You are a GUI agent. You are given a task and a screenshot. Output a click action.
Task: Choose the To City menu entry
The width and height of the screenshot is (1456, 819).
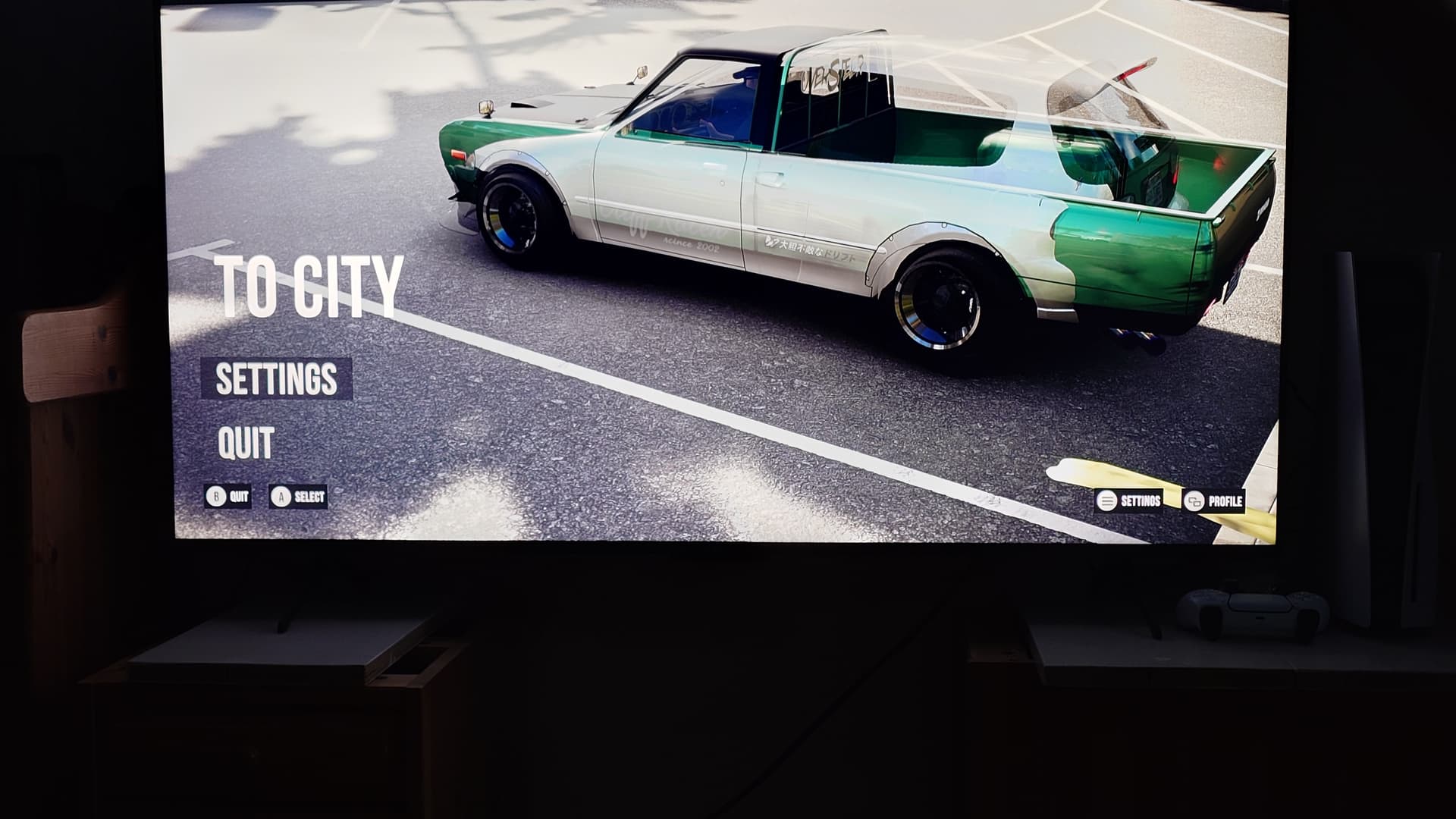tap(309, 287)
